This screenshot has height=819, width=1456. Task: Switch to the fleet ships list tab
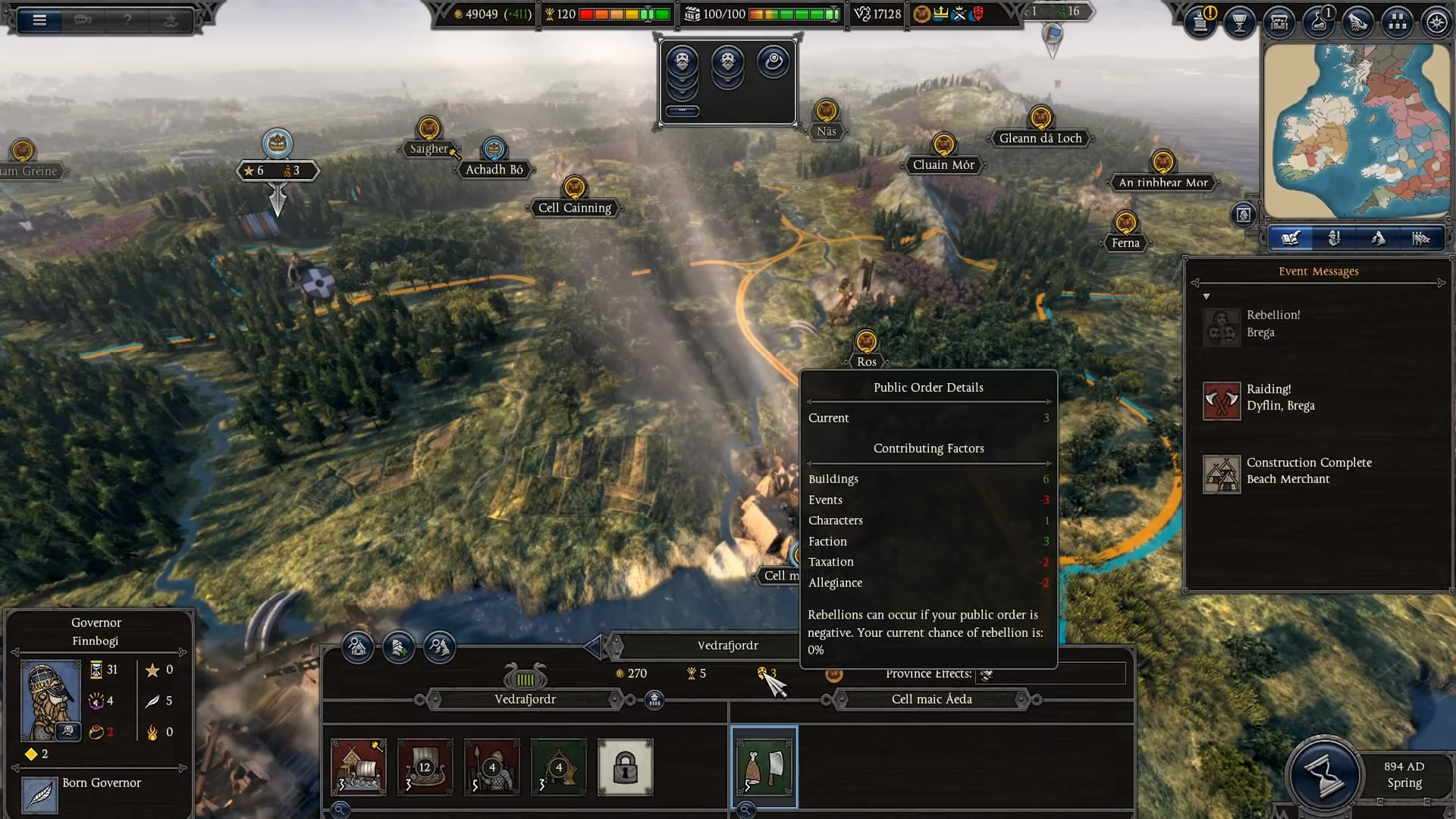(1421, 239)
